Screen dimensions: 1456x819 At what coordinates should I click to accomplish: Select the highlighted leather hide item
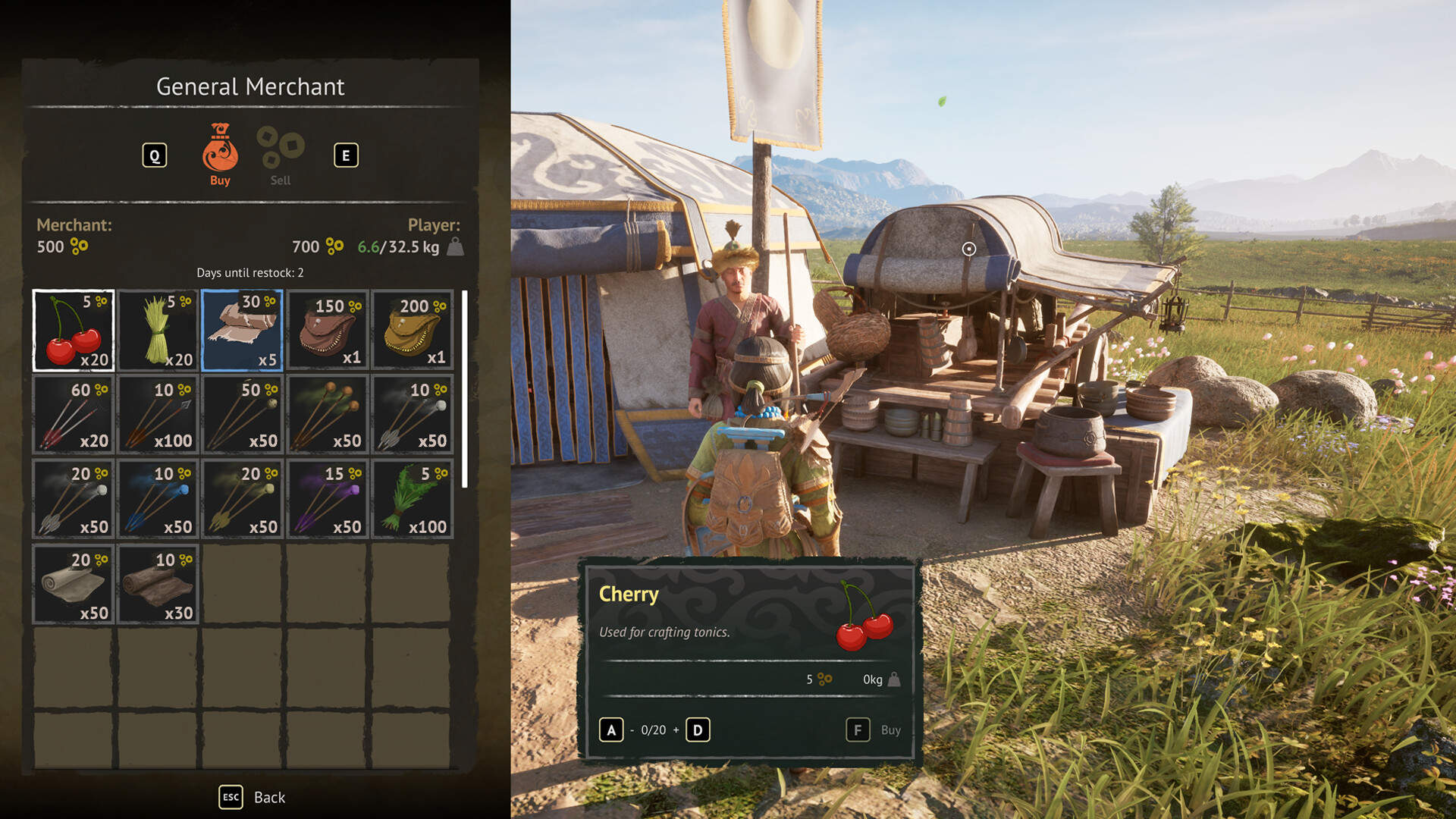pos(243,330)
